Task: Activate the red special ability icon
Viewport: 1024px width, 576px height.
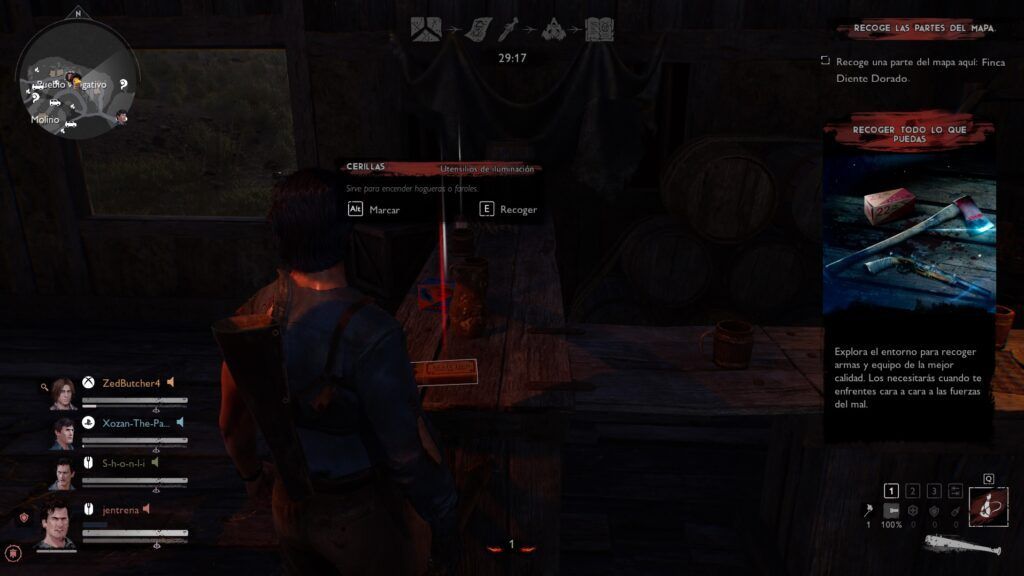Action: point(987,507)
